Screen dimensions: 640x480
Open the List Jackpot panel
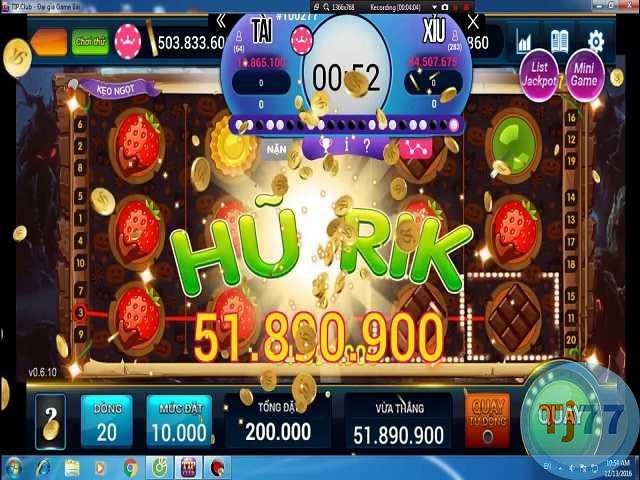[538, 74]
